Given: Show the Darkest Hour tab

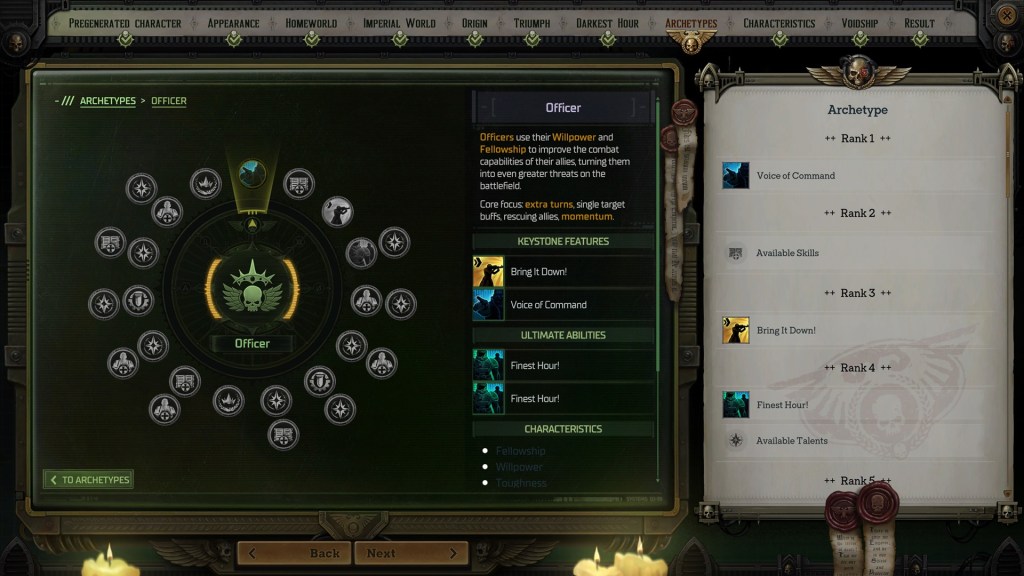Looking at the screenshot, I should 608,23.
